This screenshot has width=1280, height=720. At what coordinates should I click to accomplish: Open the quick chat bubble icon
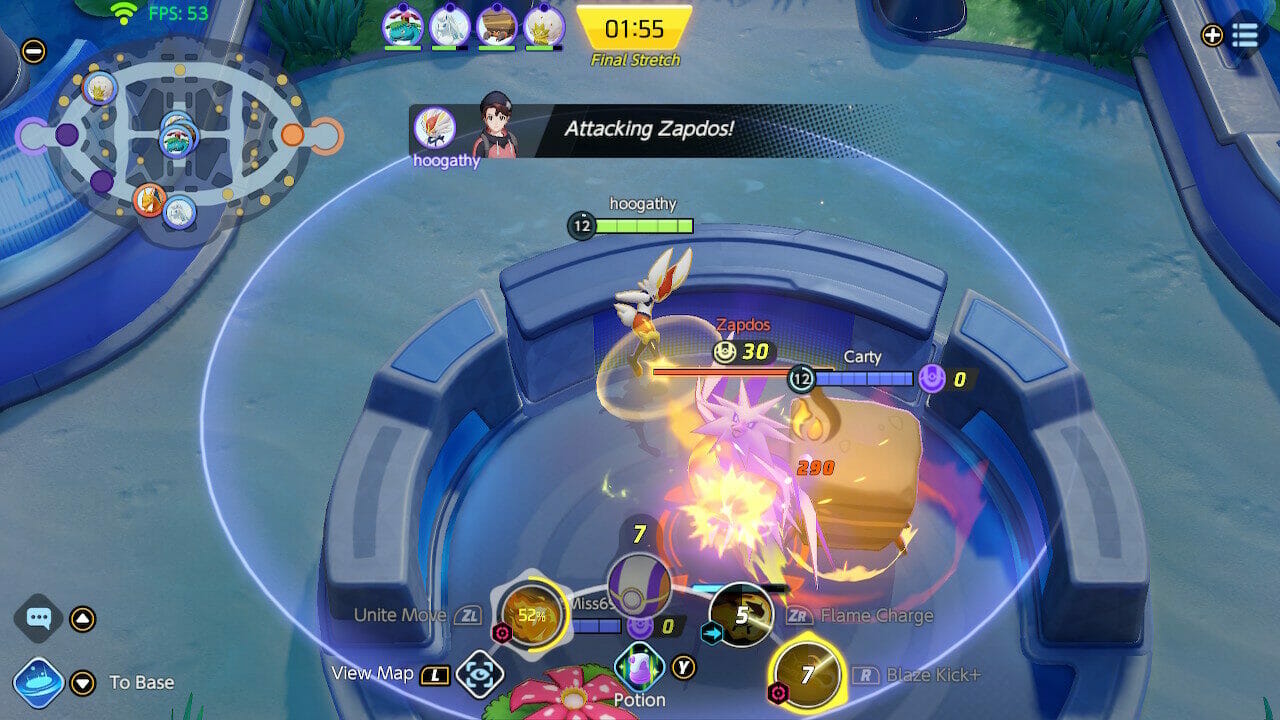(x=36, y=620)
